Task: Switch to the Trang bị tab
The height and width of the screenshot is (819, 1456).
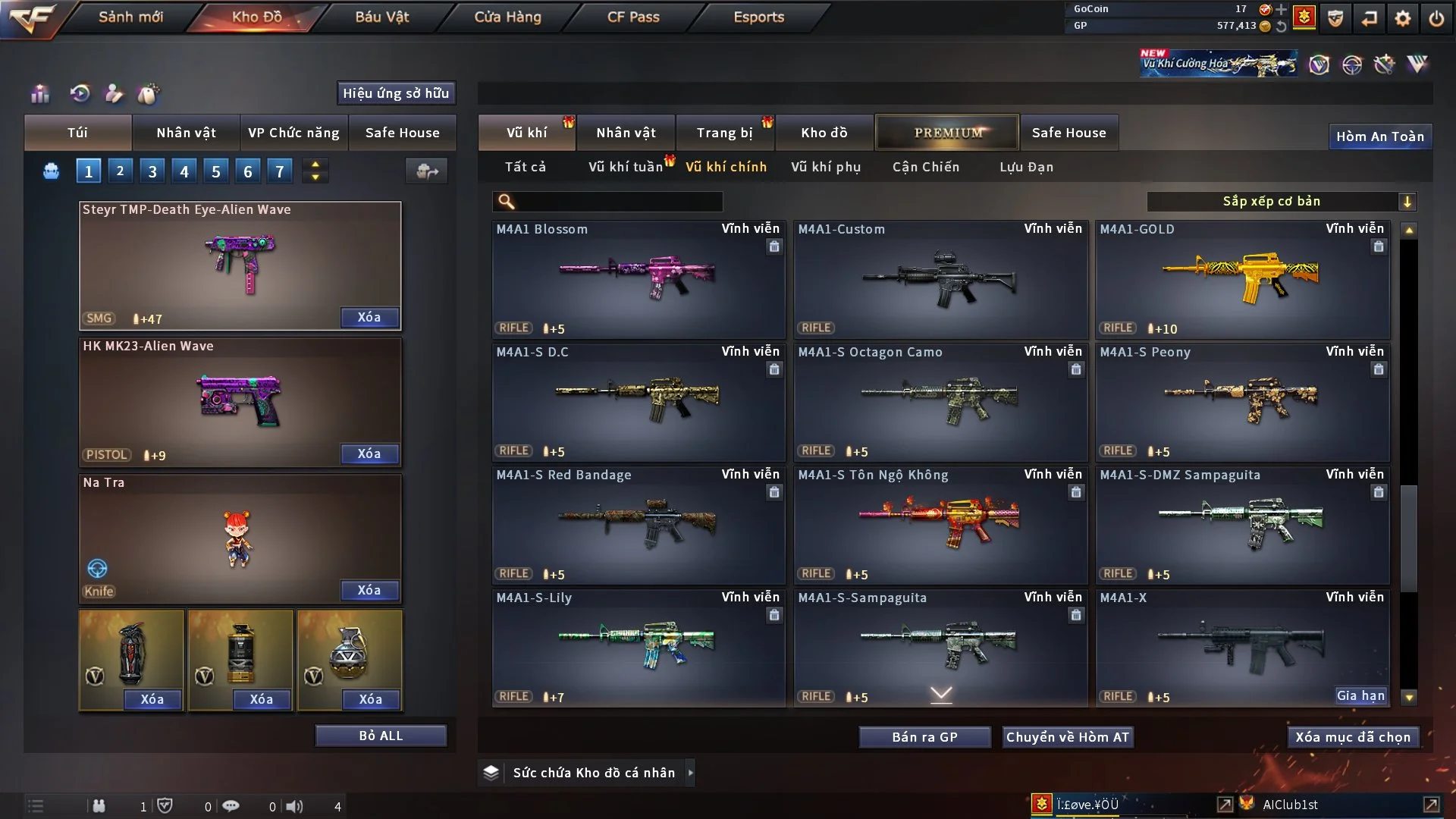Action: 724,133
